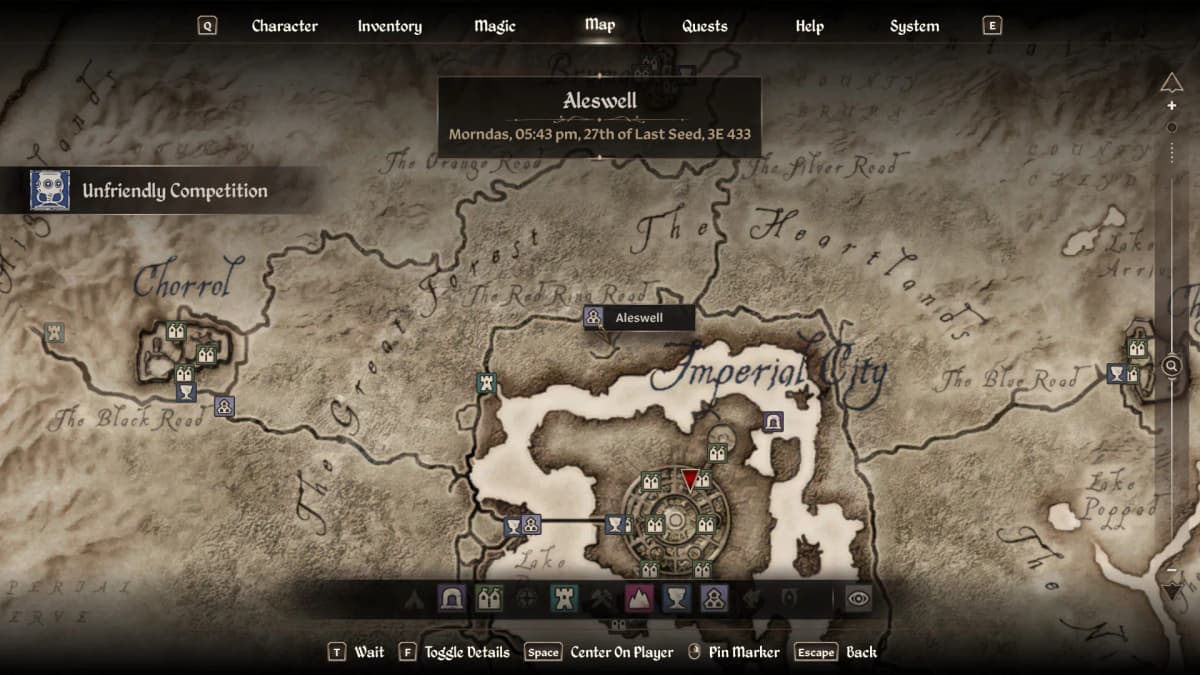Toggle the settlement filter in the legend bar
The height and width of the screenshot is (675, 1200).
click(x=713, y=599)
